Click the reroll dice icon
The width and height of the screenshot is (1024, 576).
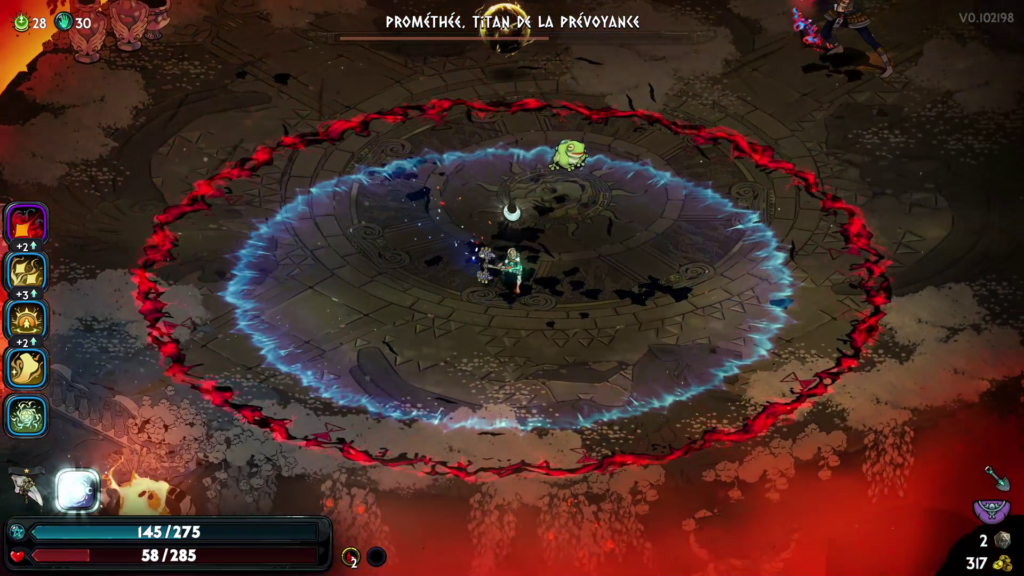(x=1002, y=540)
